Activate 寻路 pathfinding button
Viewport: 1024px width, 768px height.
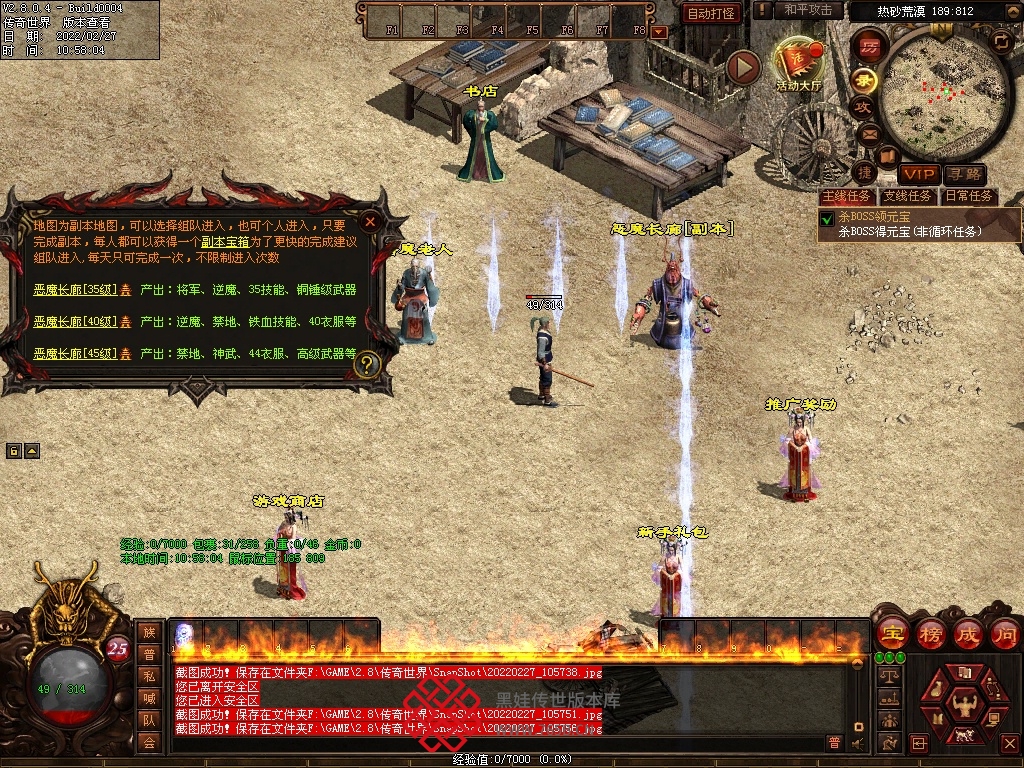[x=963, y=175]
